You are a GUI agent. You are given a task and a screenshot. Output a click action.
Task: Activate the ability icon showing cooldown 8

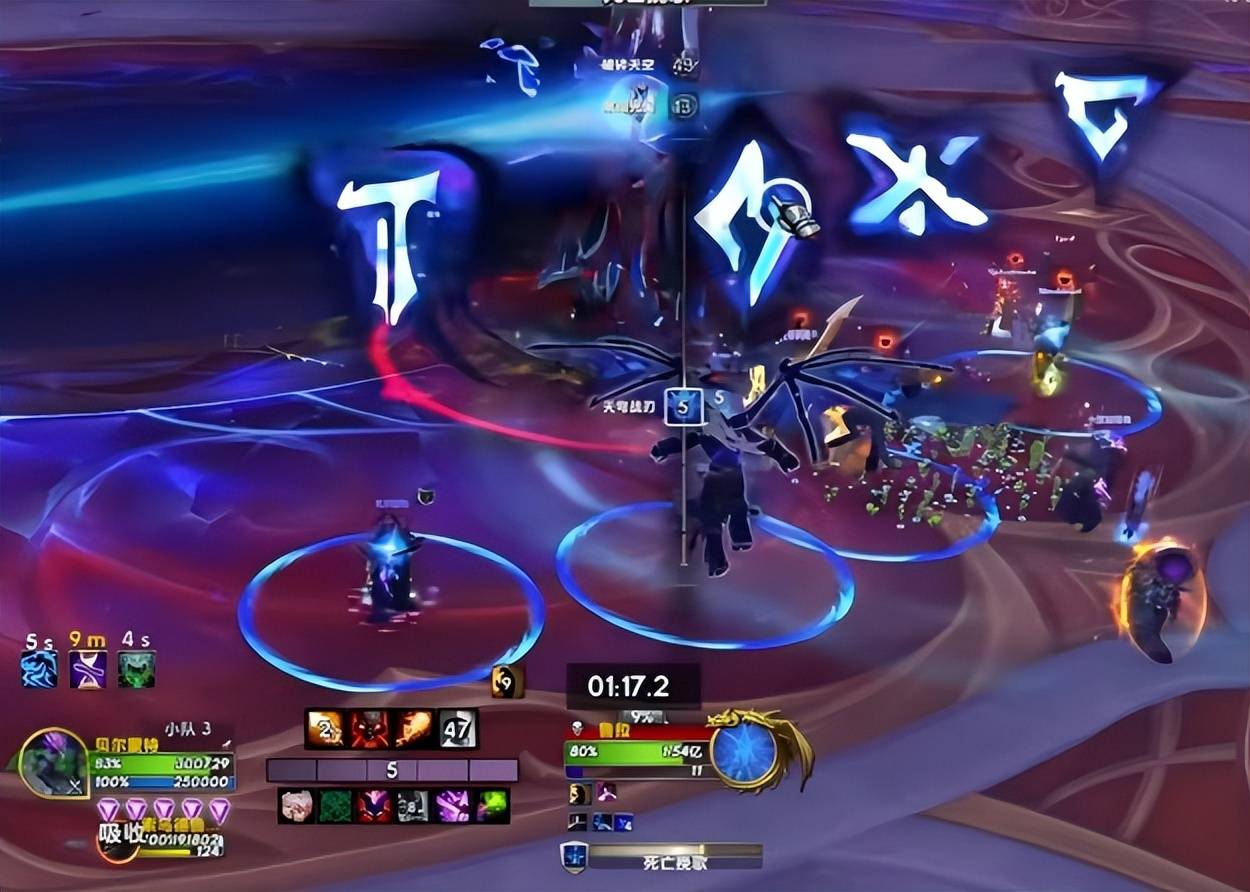tap(413, 806)
